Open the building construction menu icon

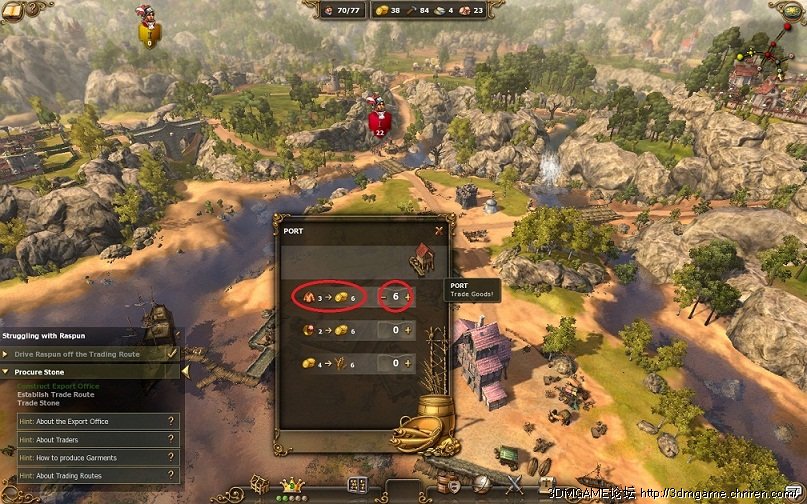point(259,483)
